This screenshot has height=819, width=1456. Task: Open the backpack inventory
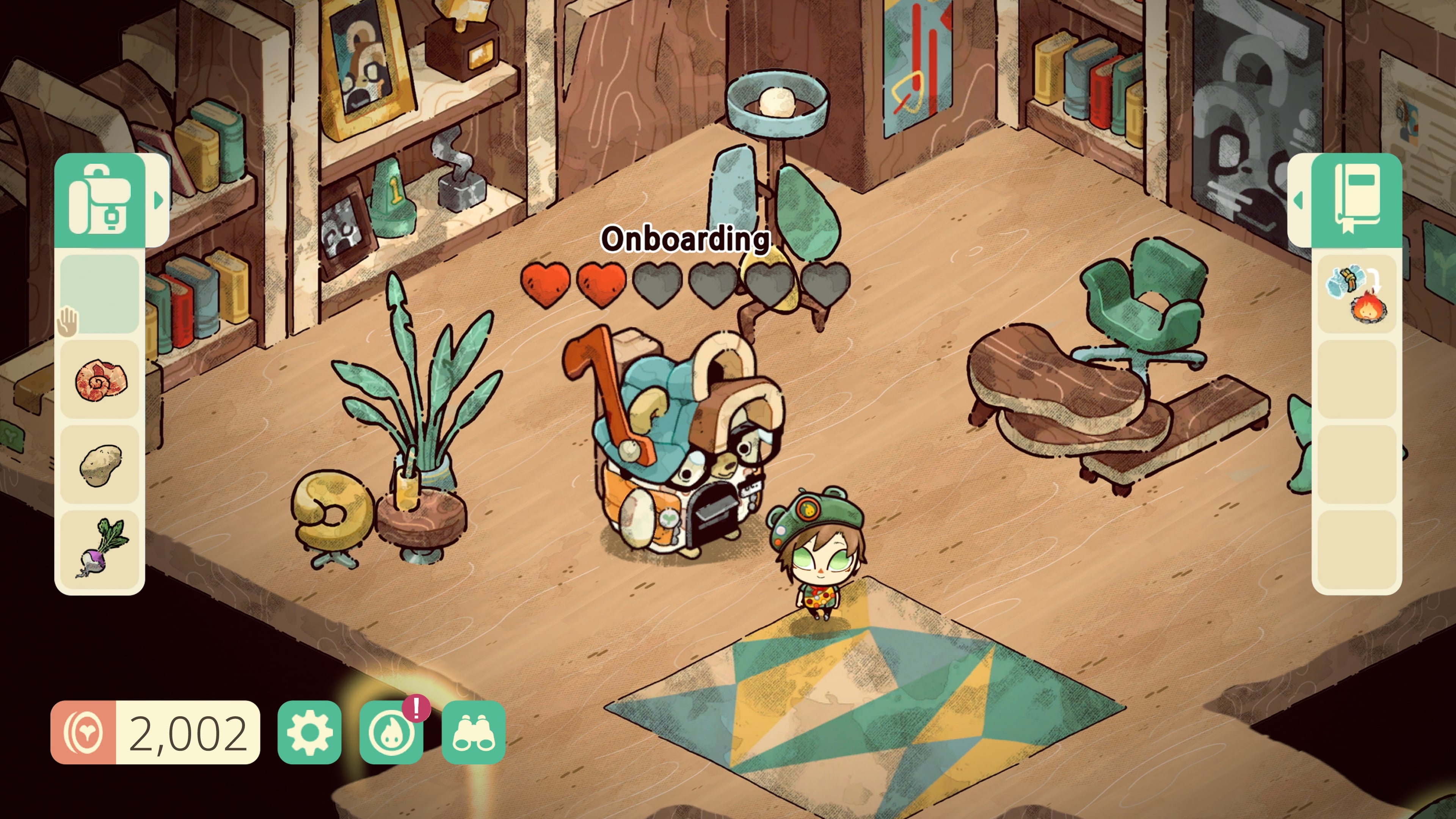99,200
